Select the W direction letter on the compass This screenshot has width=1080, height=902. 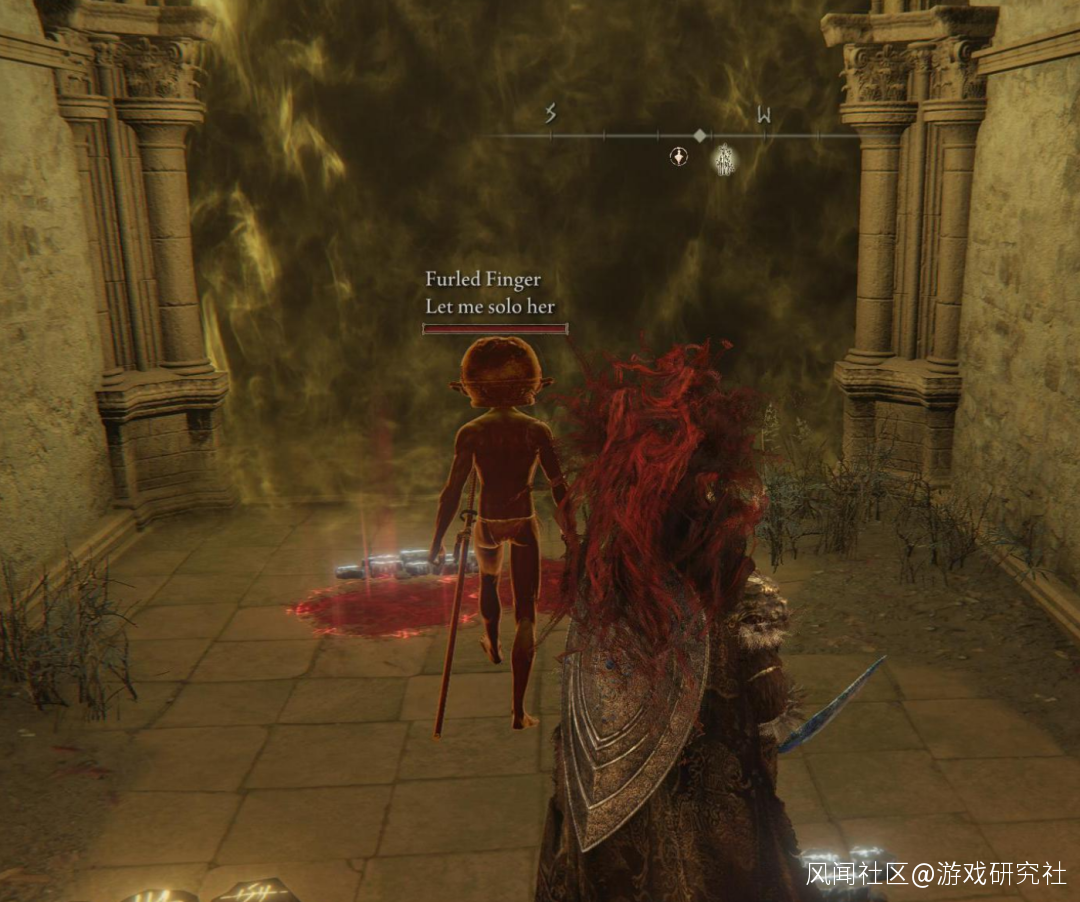pos(764,114)
